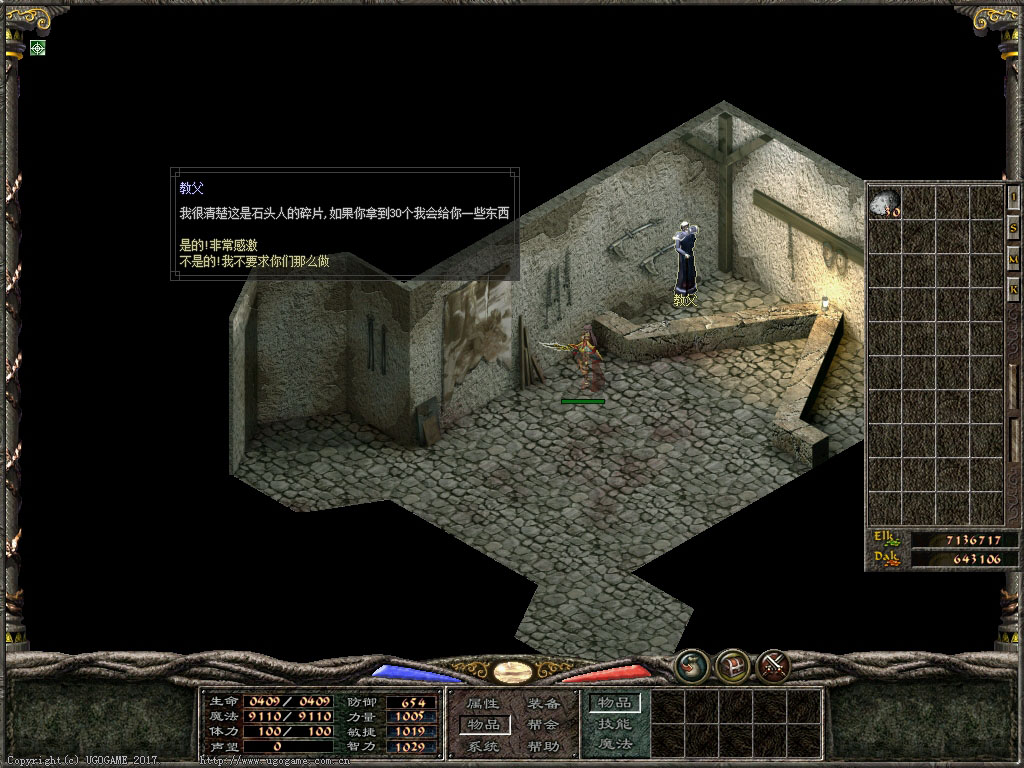
Task: Choose the reply 不是的!我不要求你们那么做
Action: tap(254, 261)
